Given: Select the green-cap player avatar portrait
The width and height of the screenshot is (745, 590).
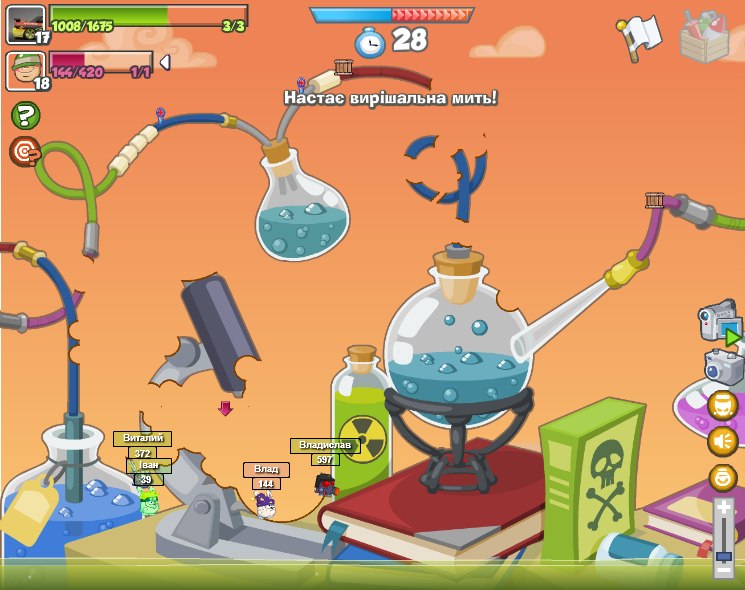Looking at the screenshot, I should coord(26,70).
